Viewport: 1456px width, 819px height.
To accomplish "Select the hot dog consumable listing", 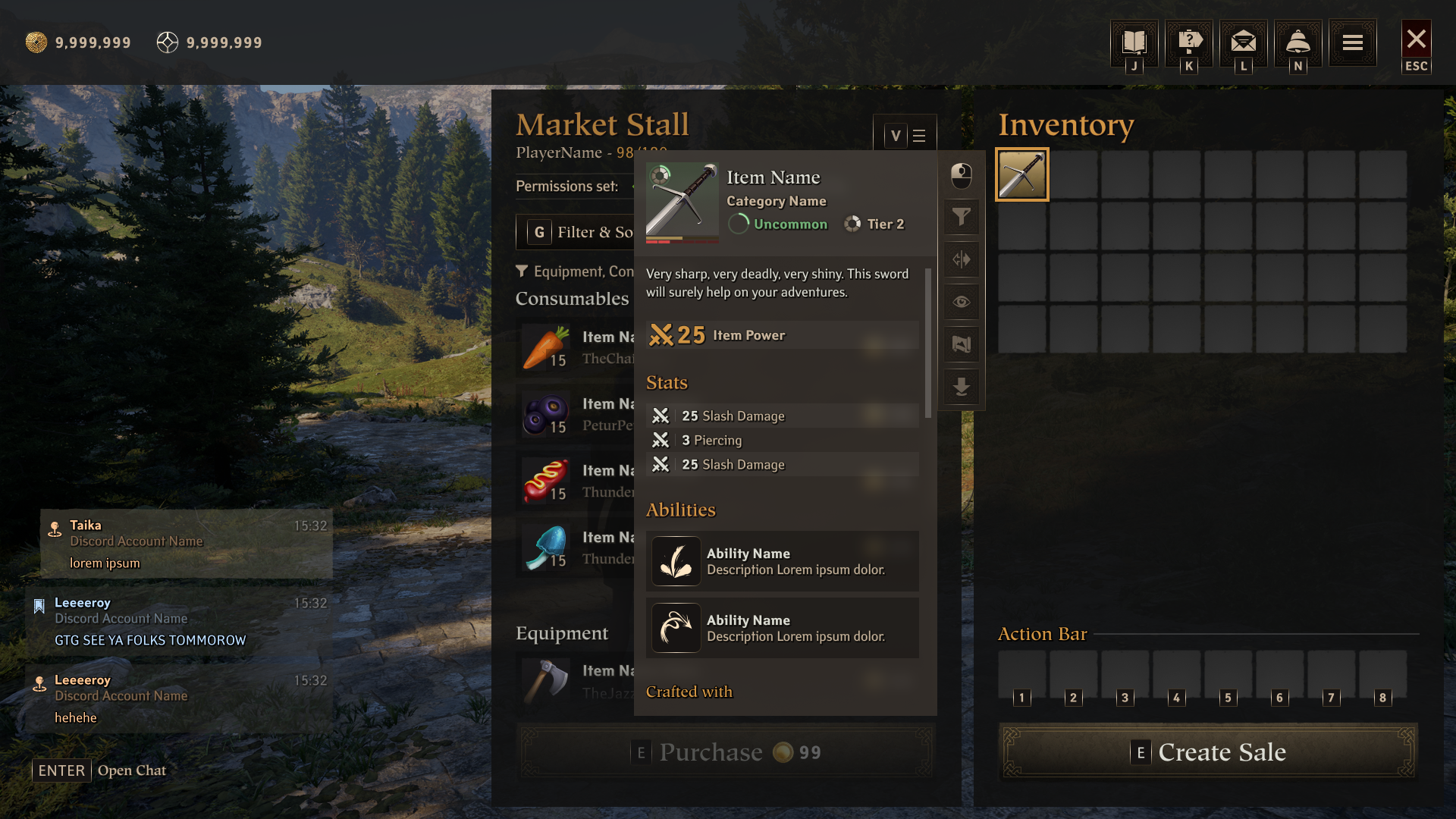I will 576,482.
